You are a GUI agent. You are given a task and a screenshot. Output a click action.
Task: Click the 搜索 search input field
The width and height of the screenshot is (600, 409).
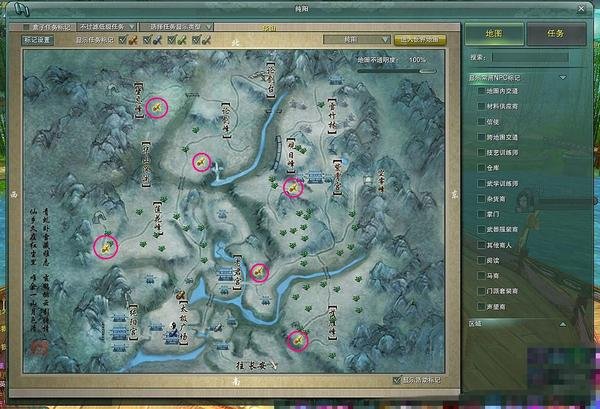coord(535,57)
